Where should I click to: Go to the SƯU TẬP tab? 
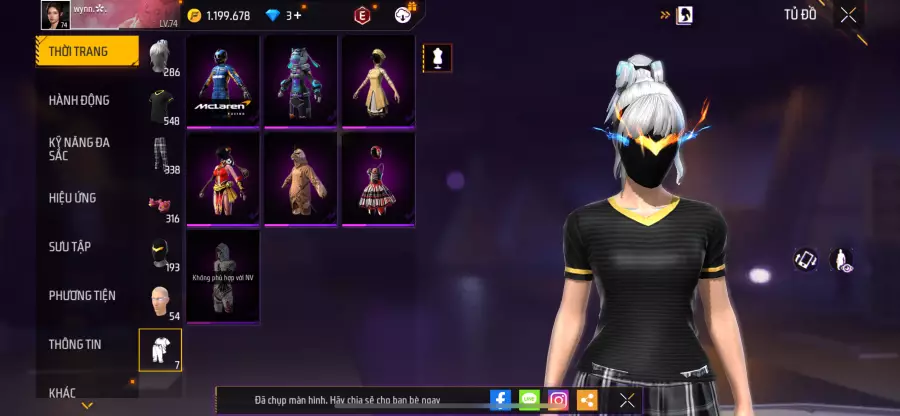tap(70, 246)
